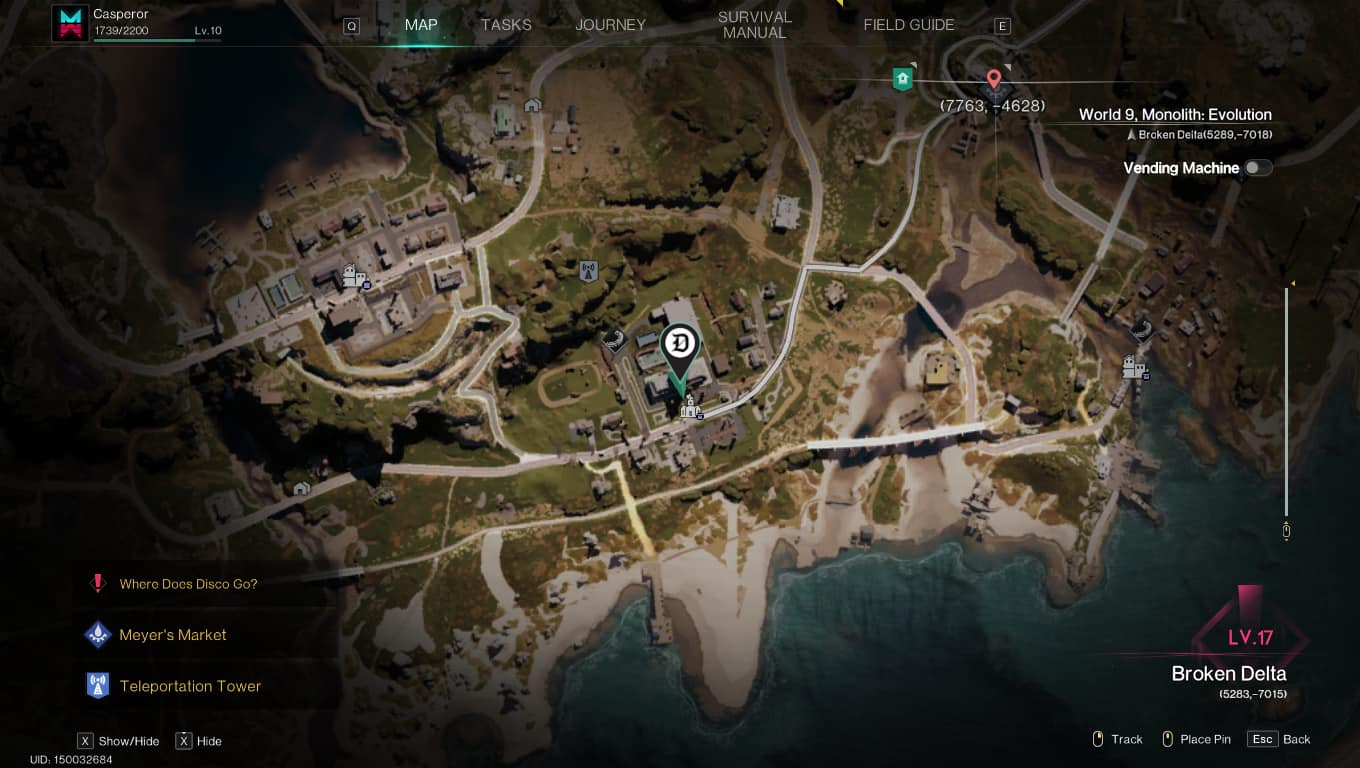The height and width of the screenshot is (768, 1360).
Task: Select the Teleportation Tower legend entry
Action: (190, 686)
